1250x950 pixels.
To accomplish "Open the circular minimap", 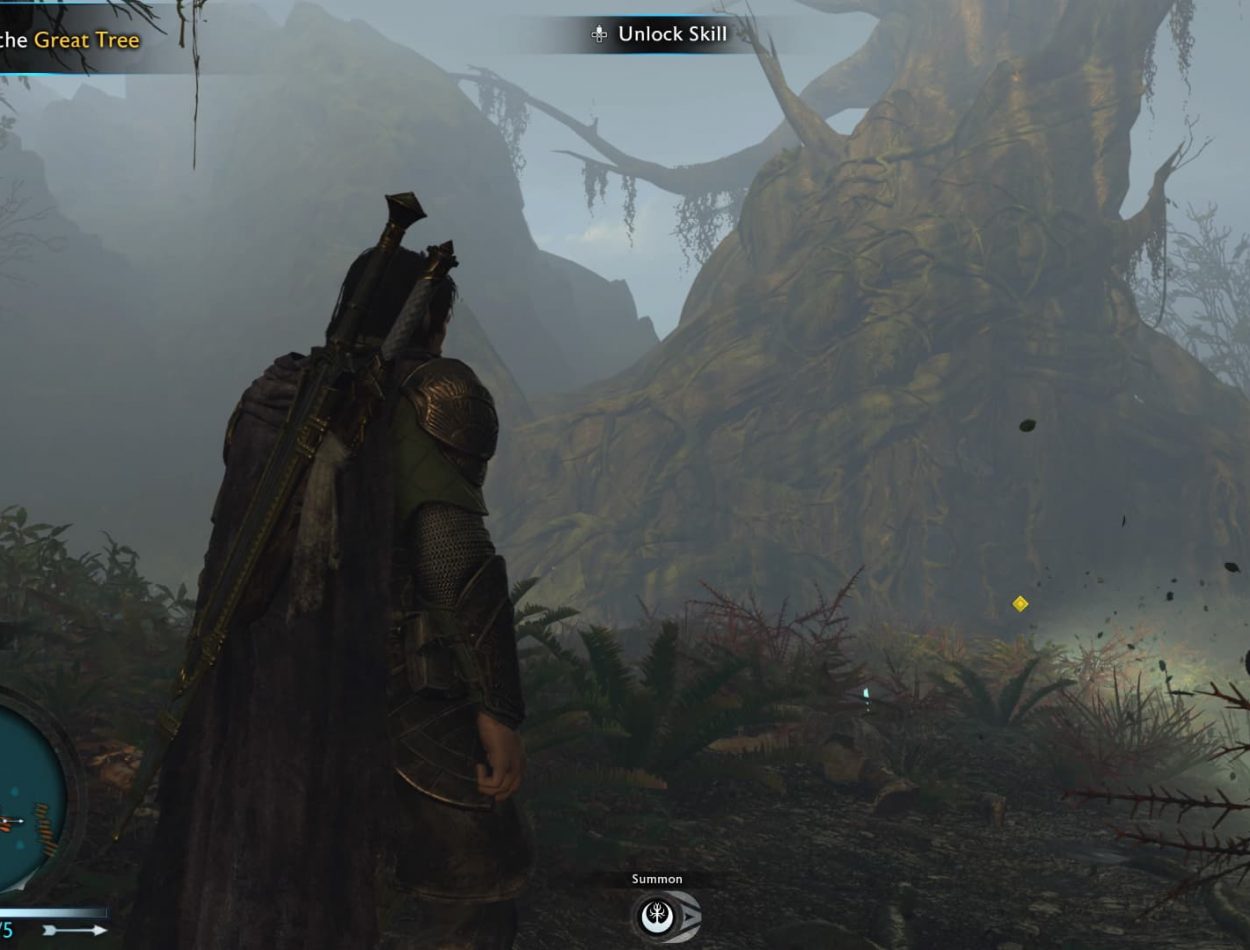I will click(x=28, y=790).
